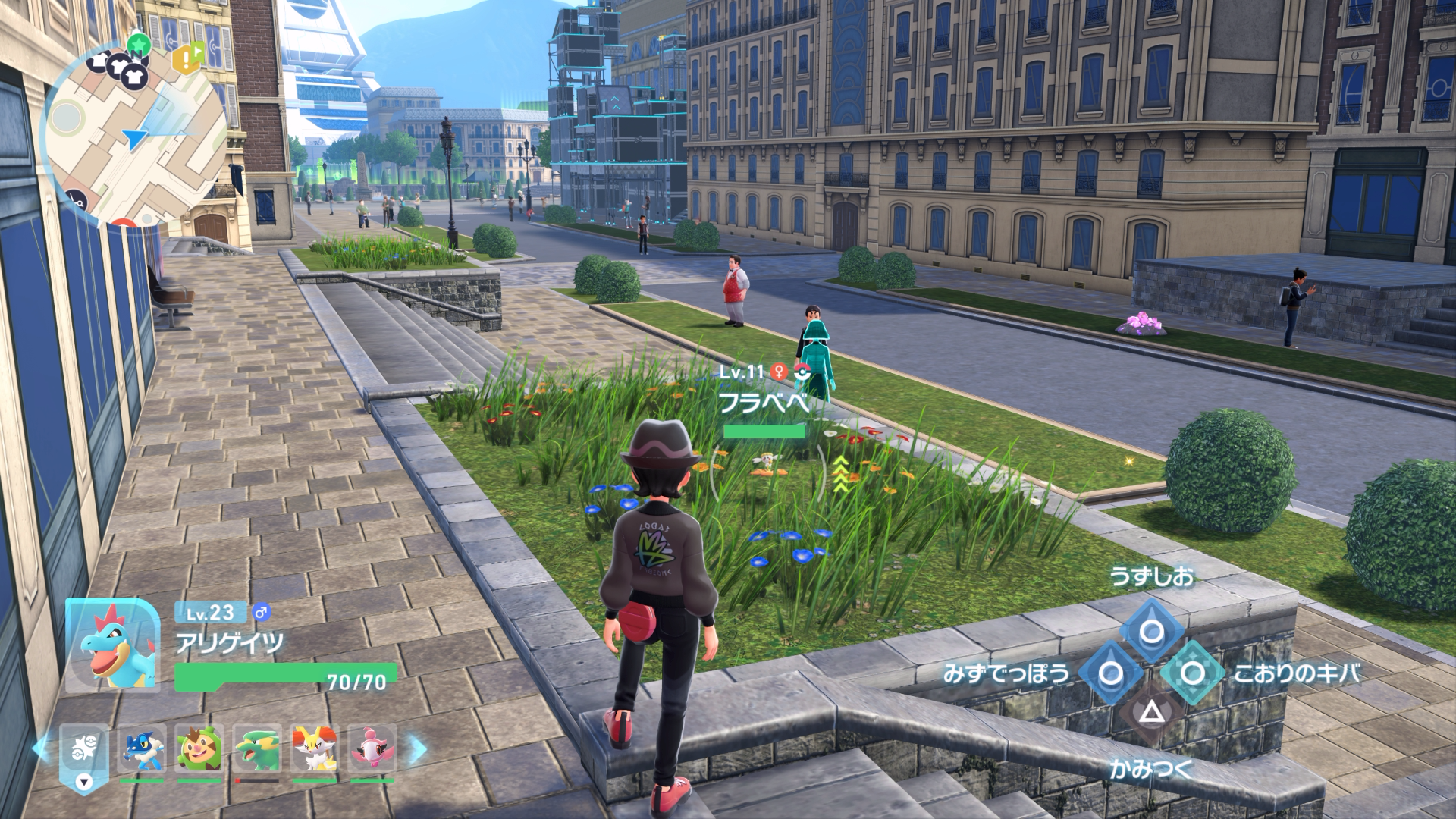Switch to pink Spritzee in the party bar
Screen dimensions: 1456x819
(372, 750)
